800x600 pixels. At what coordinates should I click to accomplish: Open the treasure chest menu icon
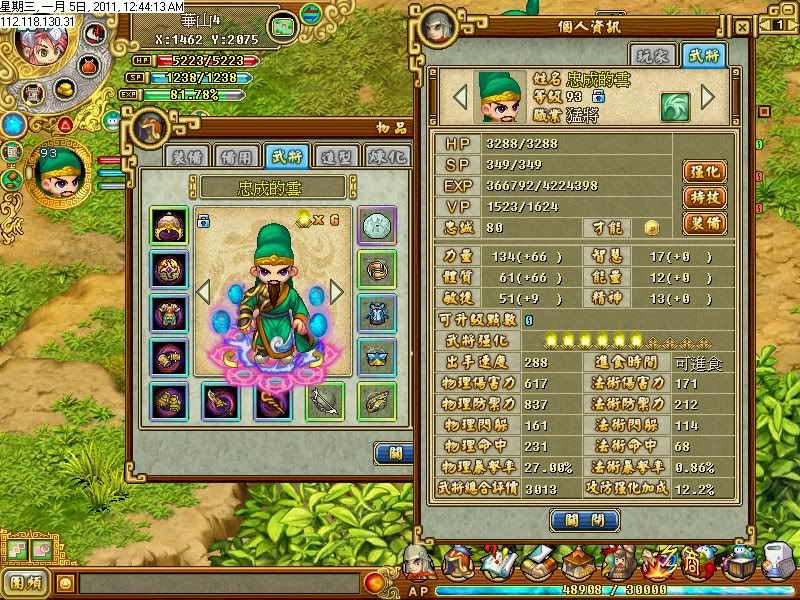(741, 566)
